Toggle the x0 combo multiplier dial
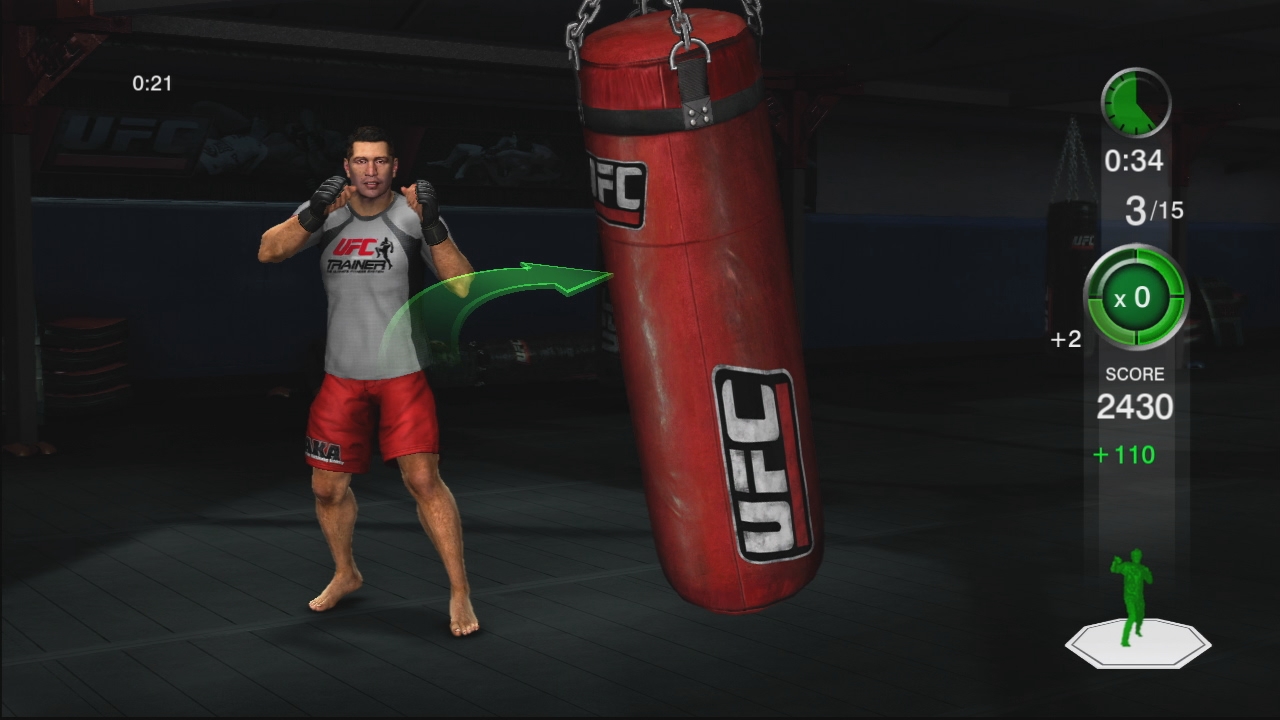1280x720 pixels. (1133, 298)
